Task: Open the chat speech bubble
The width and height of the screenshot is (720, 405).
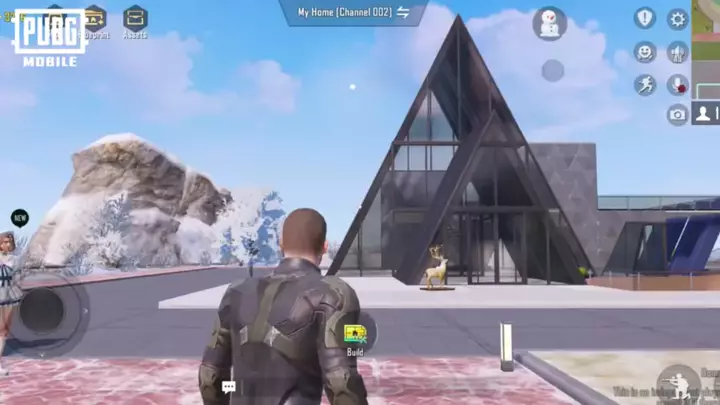Action: click(x=229, y=386)
